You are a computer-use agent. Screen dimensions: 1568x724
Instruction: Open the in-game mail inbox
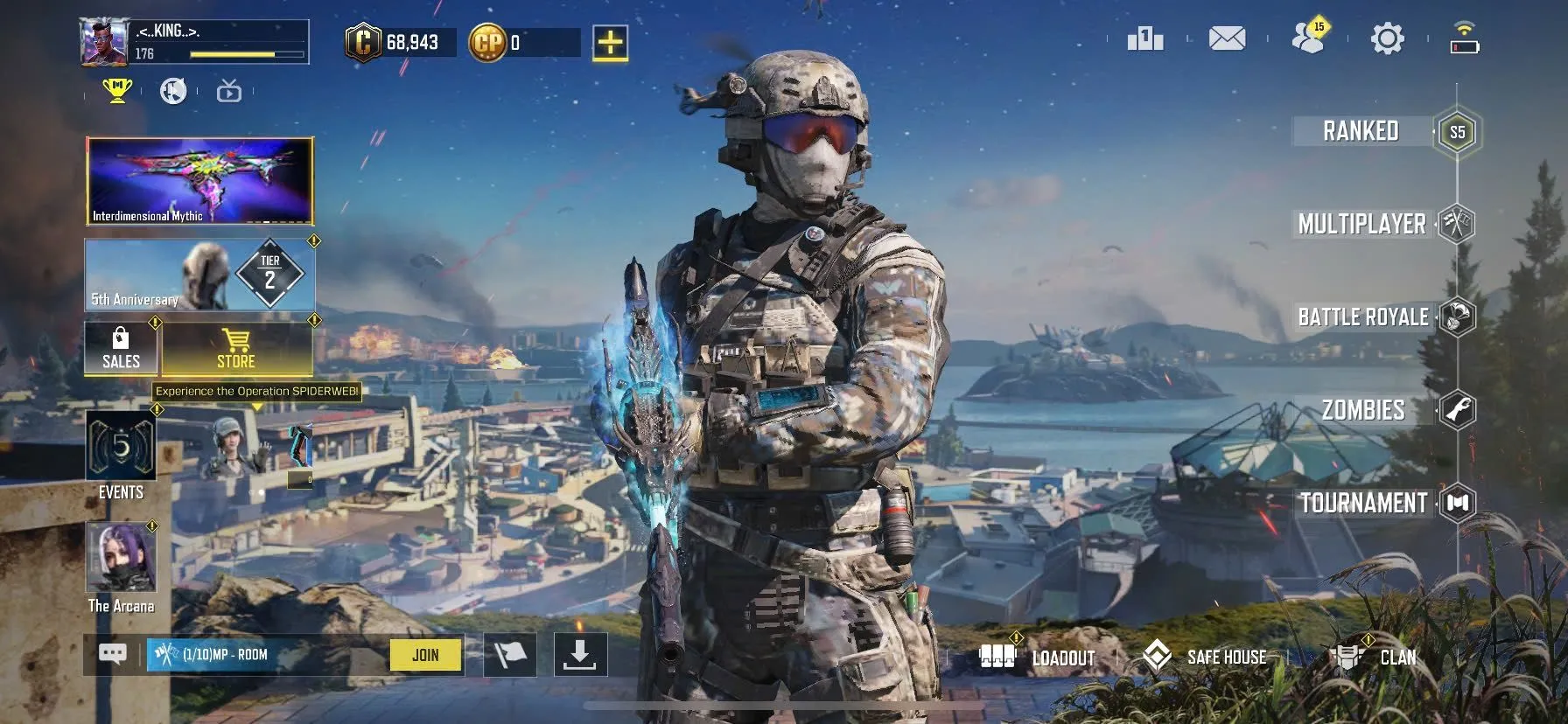tap(1227, 38)
